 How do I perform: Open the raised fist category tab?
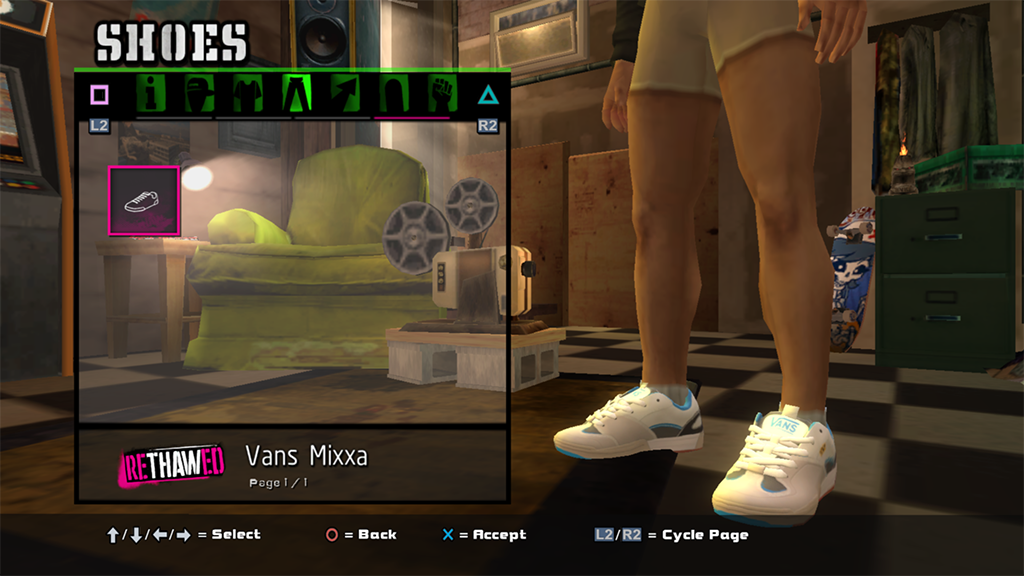click(x=442, y=94)
